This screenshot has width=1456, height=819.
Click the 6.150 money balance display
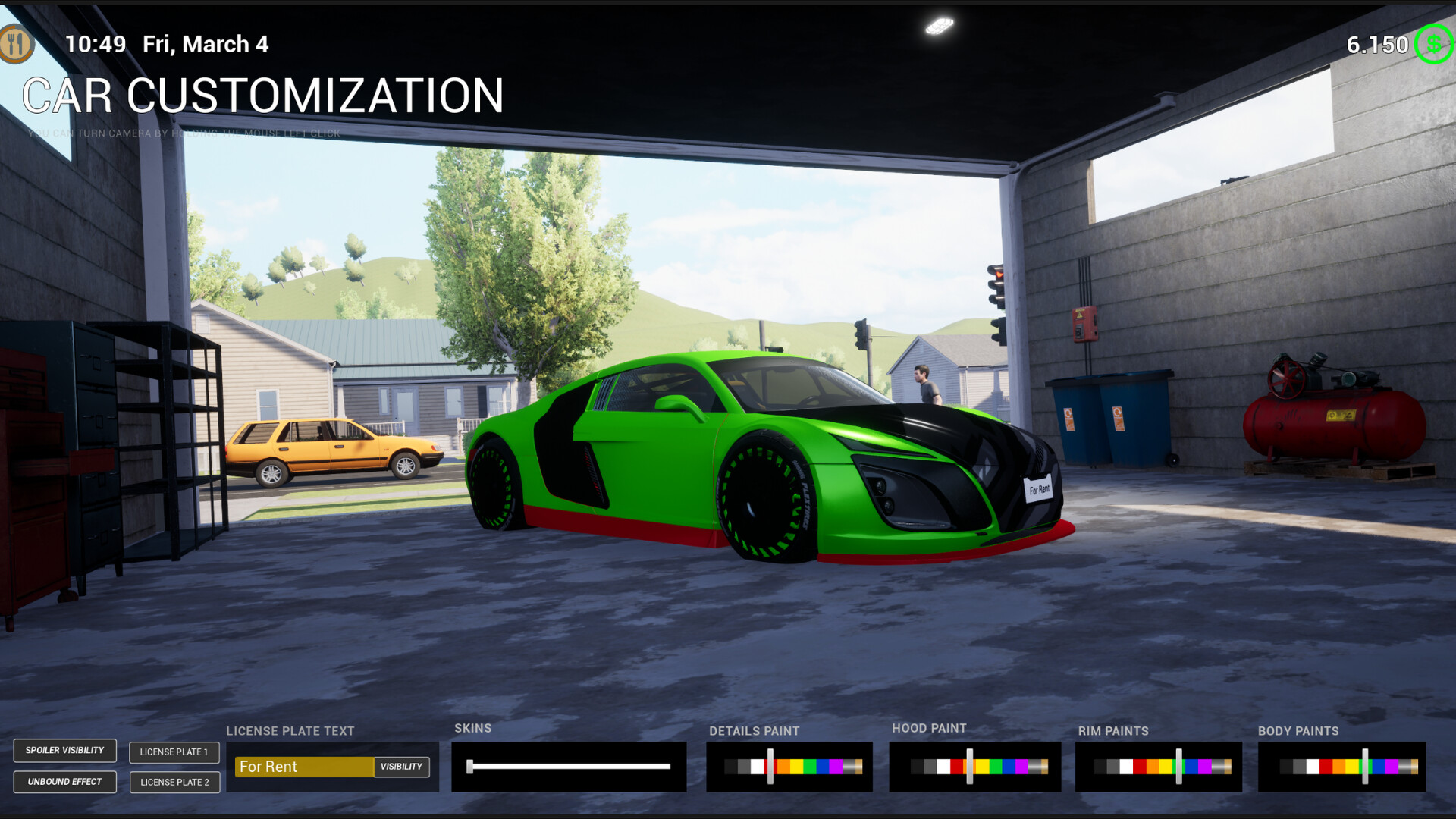point(1376,44)
